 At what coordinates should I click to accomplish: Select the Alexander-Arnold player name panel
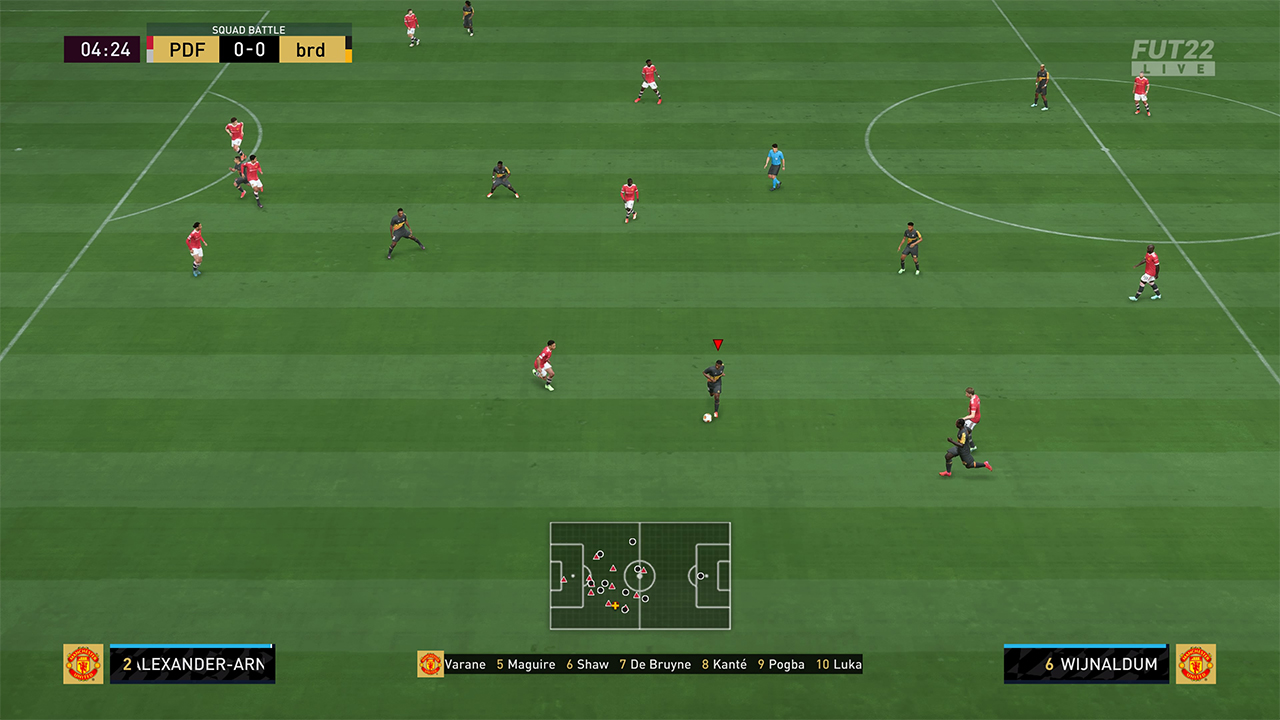(x=192, y=664)
